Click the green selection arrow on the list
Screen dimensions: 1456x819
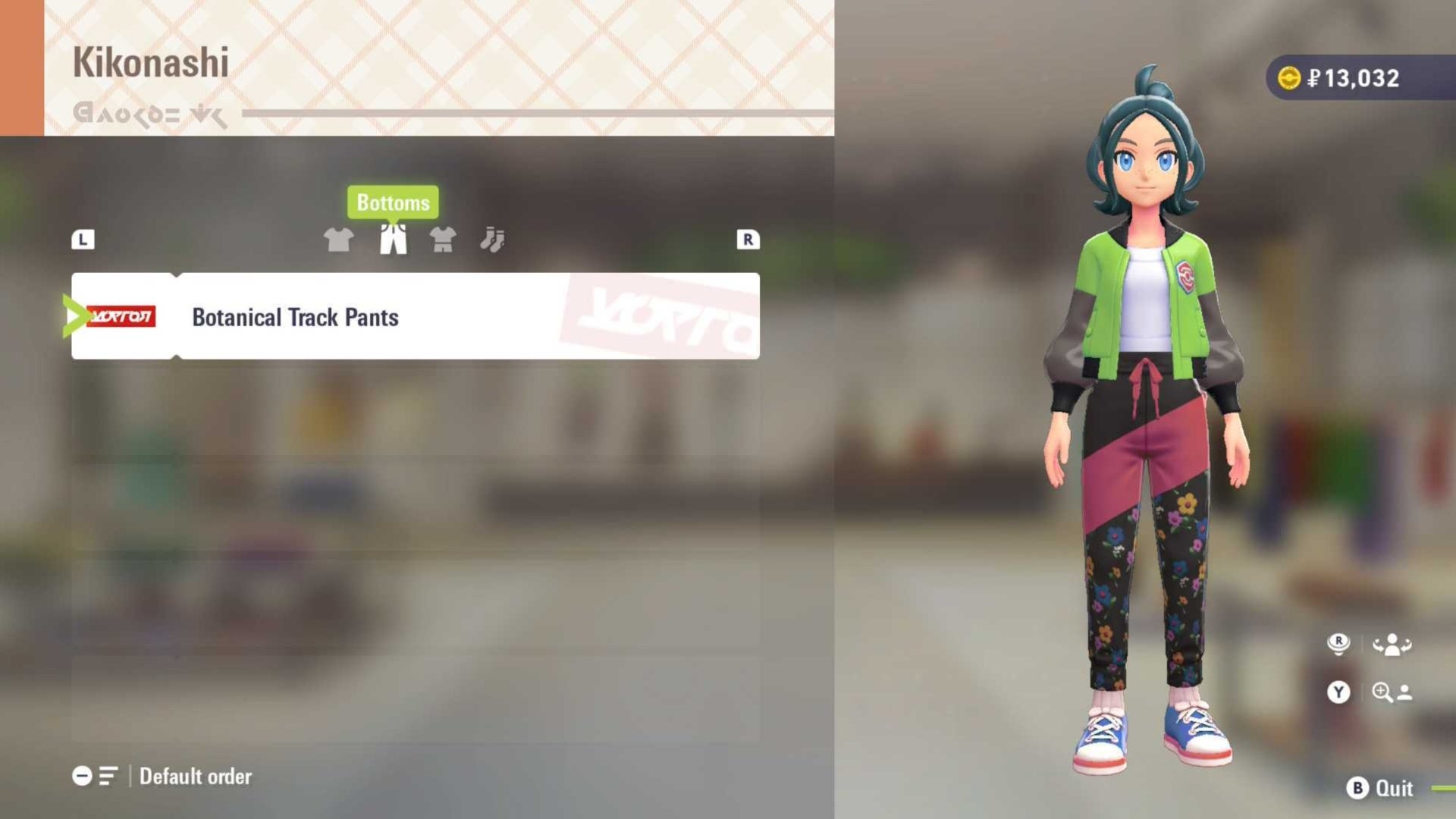click(x=76, y=316)
